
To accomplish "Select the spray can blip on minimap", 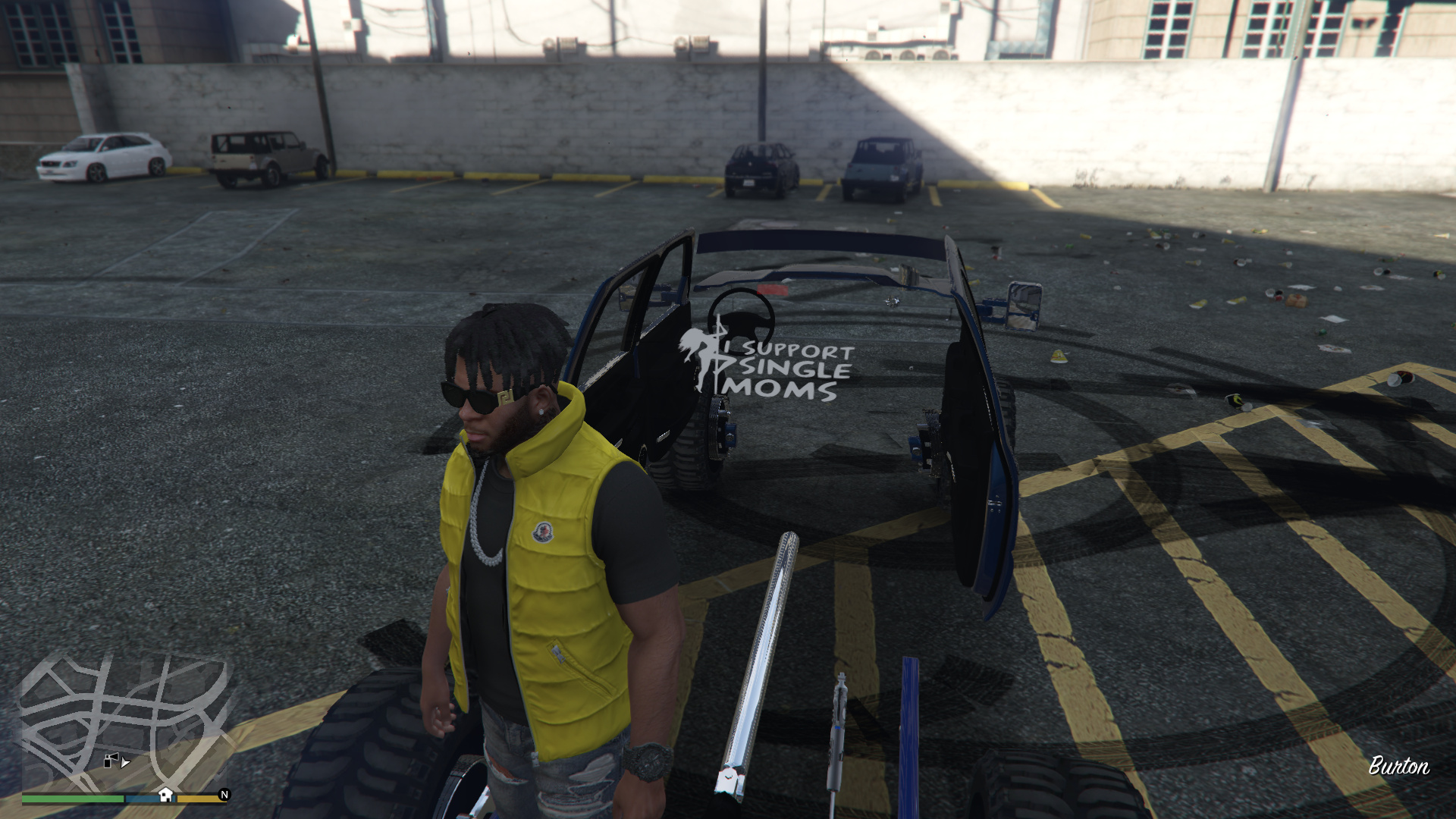I will coord(111,760).
